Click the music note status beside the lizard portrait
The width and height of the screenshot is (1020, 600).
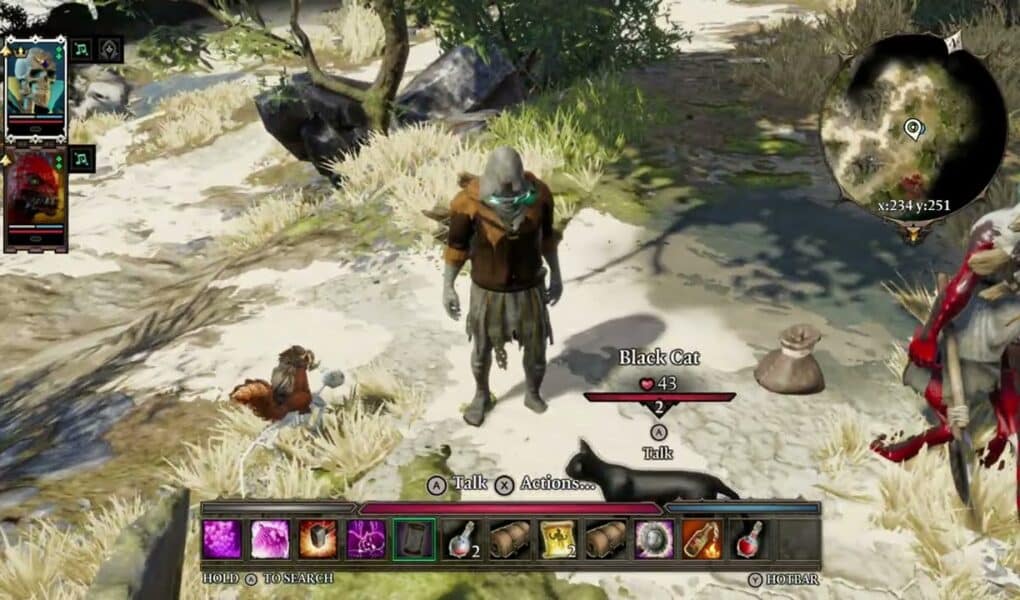[x=82, y=158]
